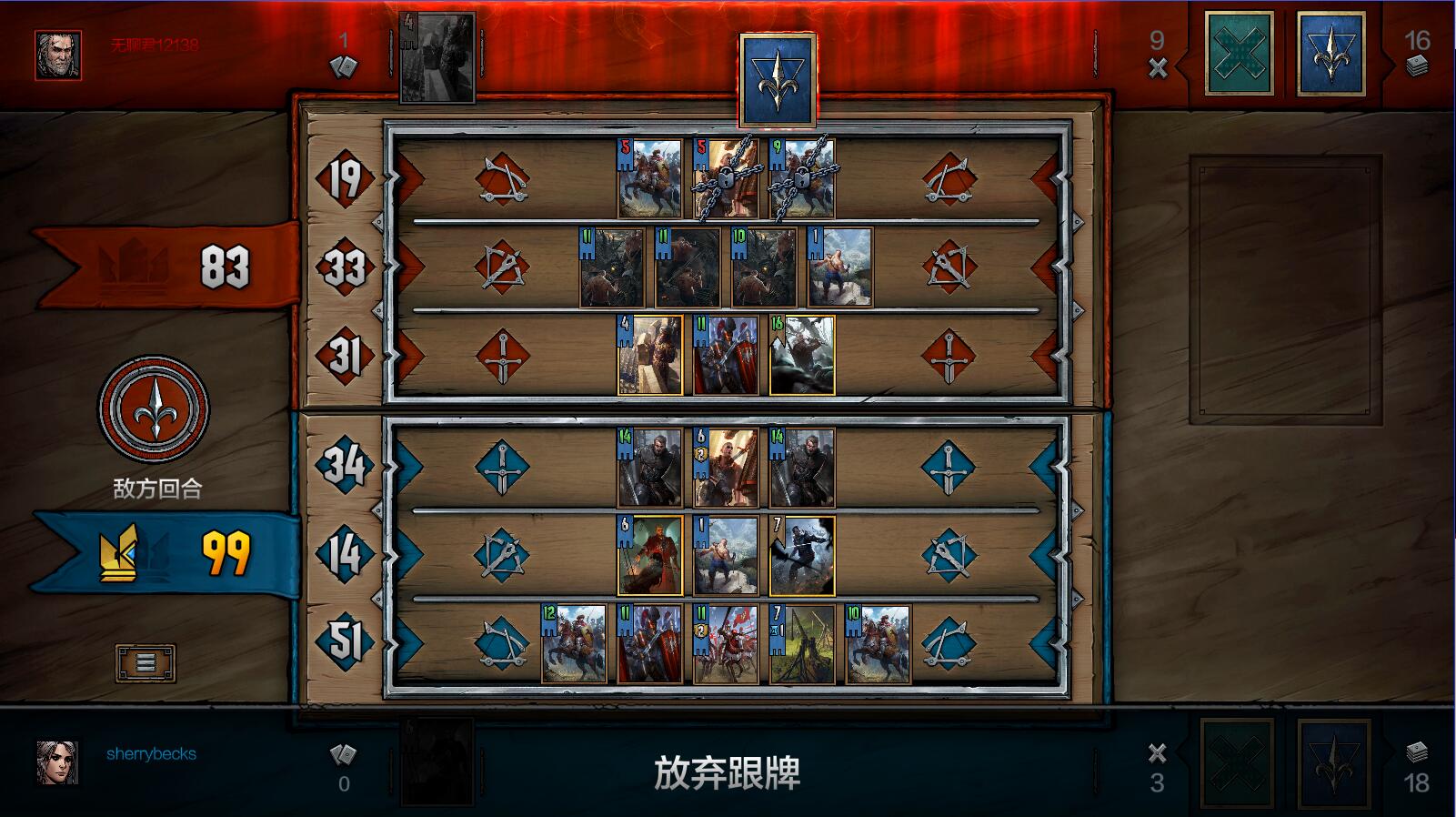Open your blue Nilfgaard deck at bottom right
Image resolution: width=1456 pixels, height=817 pixels.
coord(1332,764)
